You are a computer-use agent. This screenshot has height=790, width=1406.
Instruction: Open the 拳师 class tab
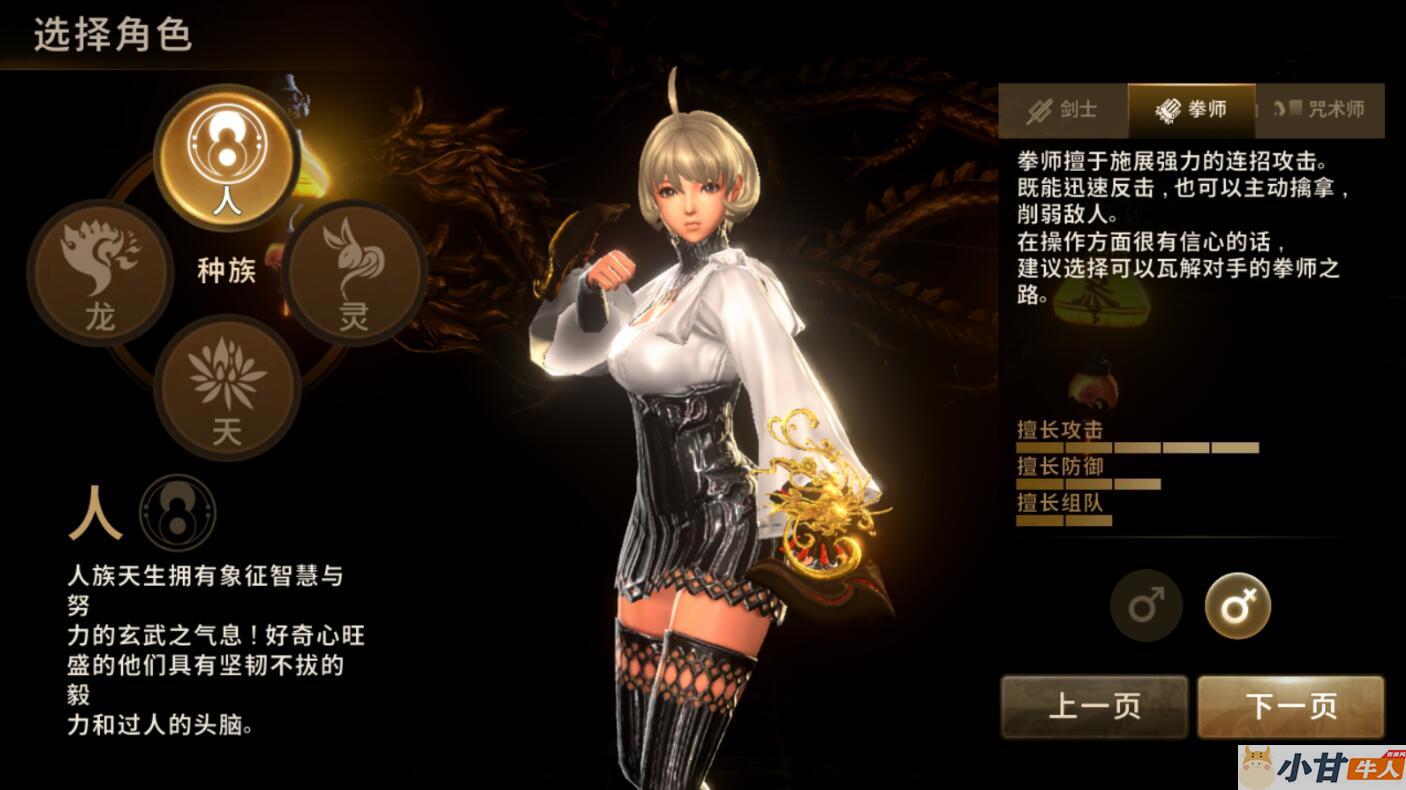click(1191, 110)
